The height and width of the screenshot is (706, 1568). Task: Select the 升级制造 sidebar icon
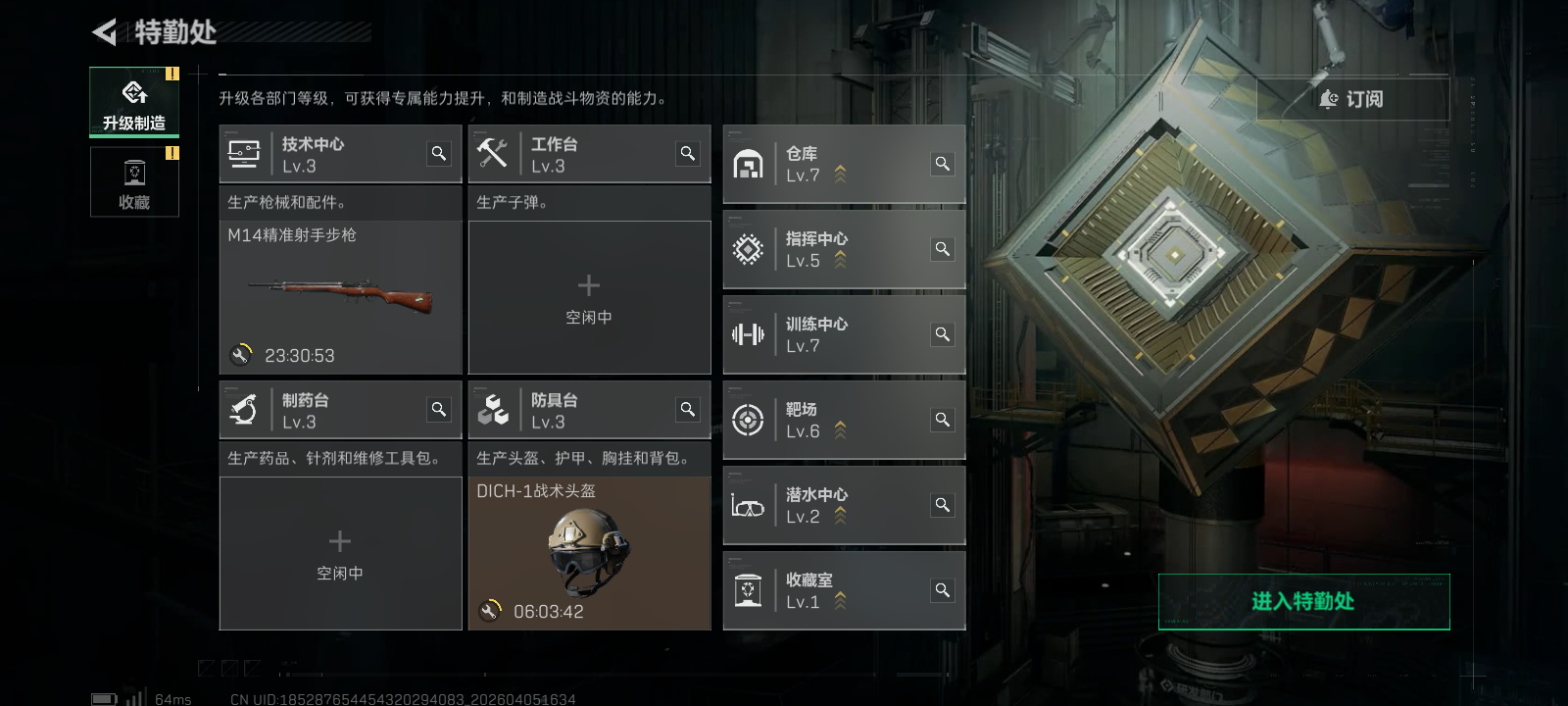click(x=134, y=98)
